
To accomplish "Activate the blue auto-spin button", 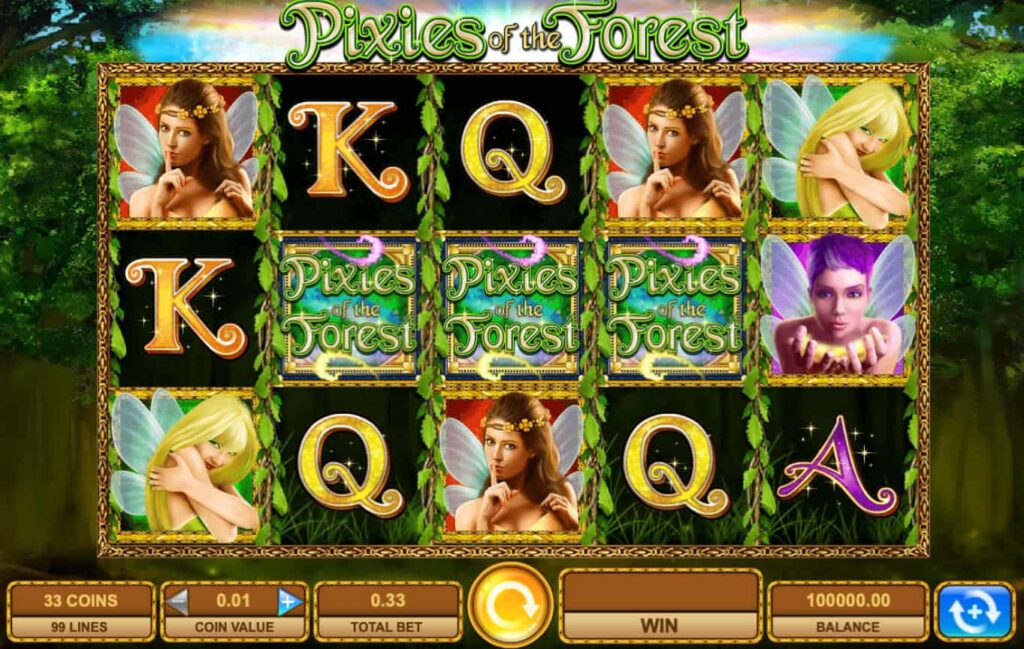I will click(x=973, y=611).
